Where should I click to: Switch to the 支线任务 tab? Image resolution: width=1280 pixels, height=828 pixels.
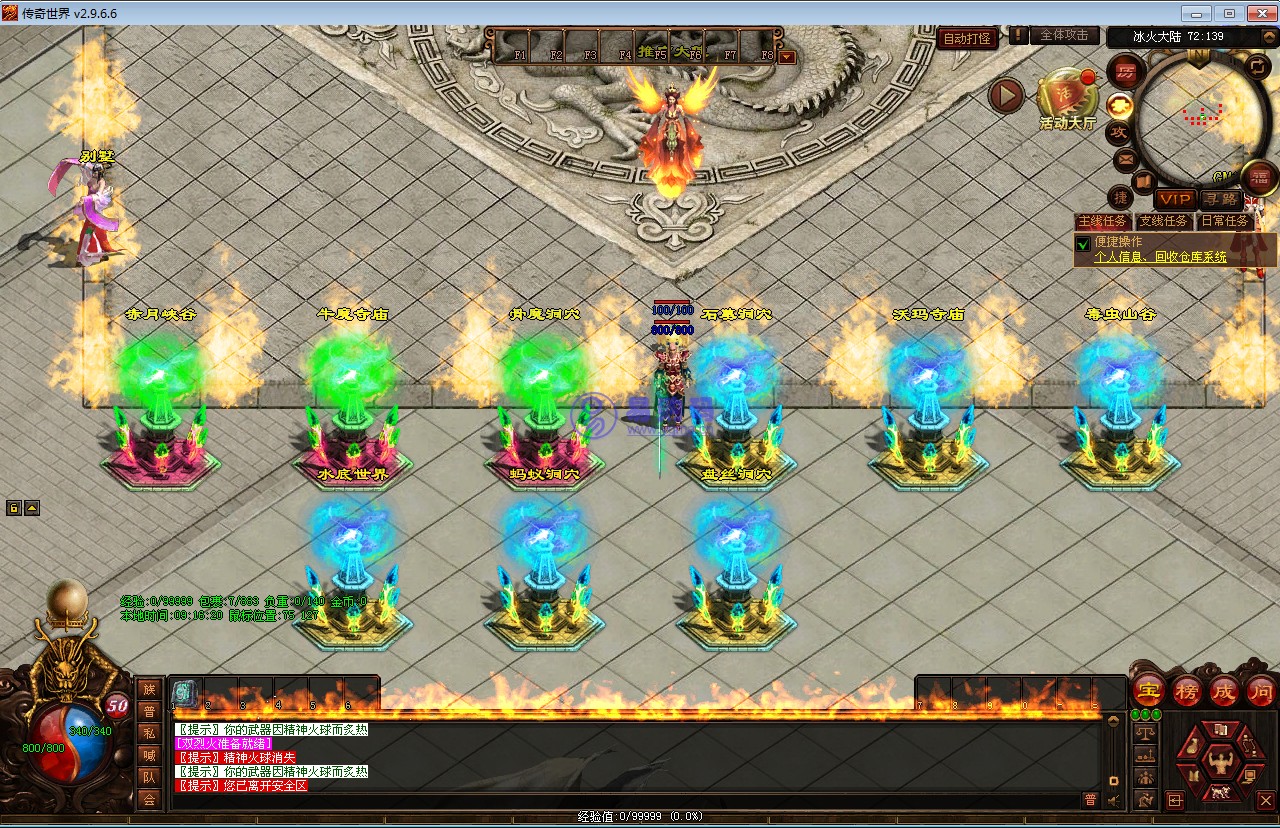point(1165,221)
